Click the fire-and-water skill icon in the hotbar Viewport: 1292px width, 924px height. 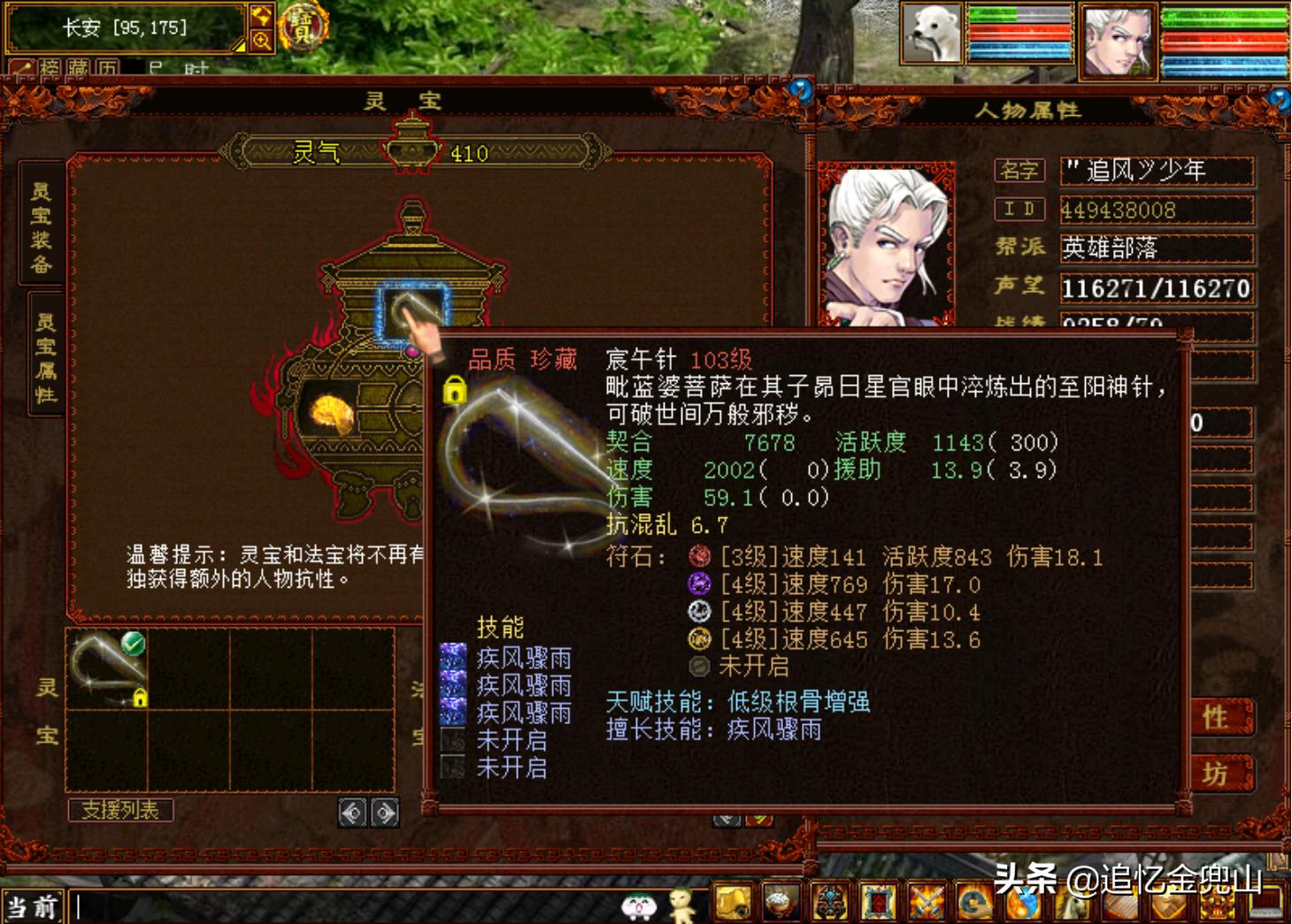point(1022,903)
